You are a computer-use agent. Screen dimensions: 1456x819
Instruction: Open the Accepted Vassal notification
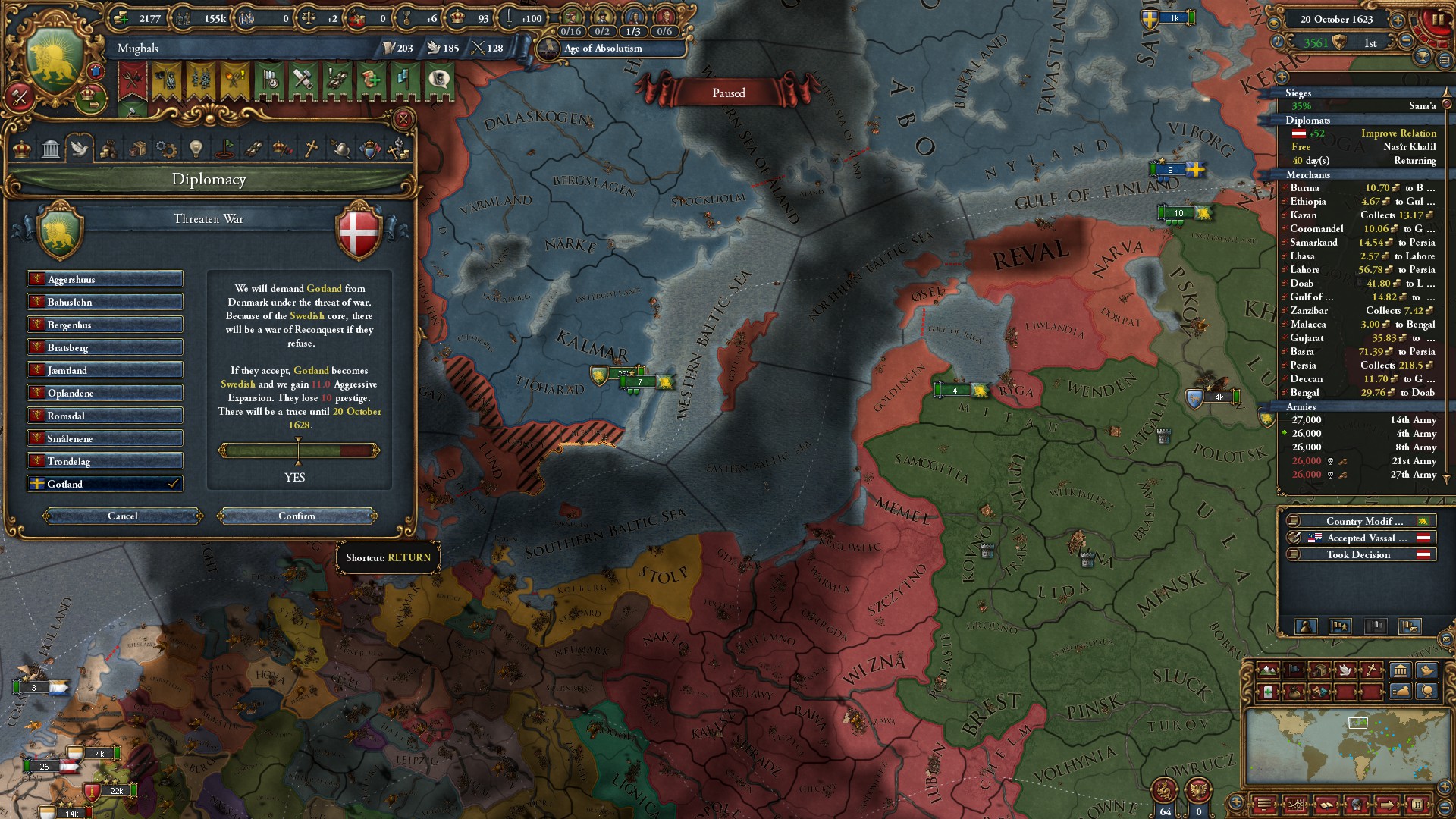[x=1358, y=538]
